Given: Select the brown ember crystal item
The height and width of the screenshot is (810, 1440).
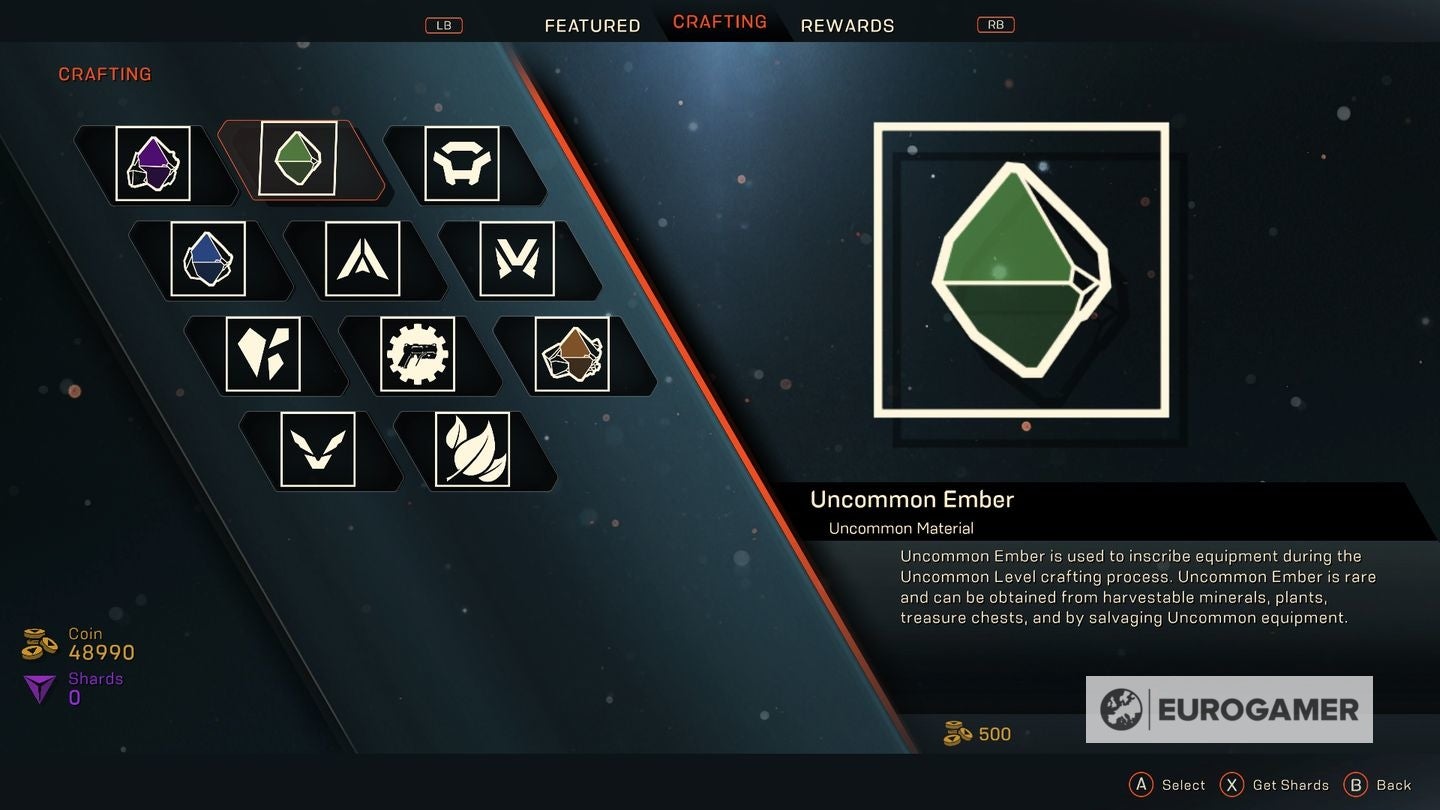Looking at the screenshot, I should pyautogui.click(x=572, y=354).
